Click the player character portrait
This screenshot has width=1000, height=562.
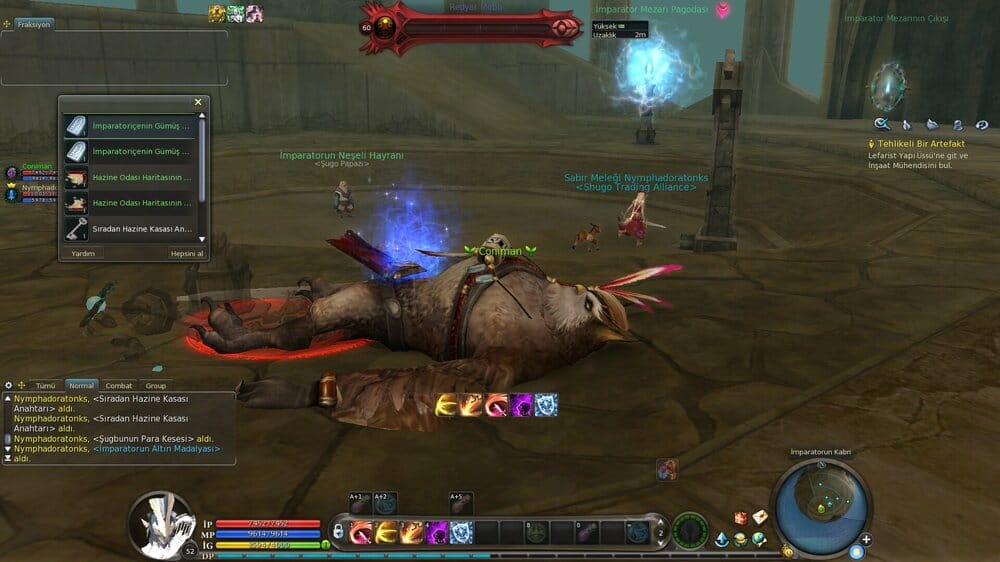160,523
